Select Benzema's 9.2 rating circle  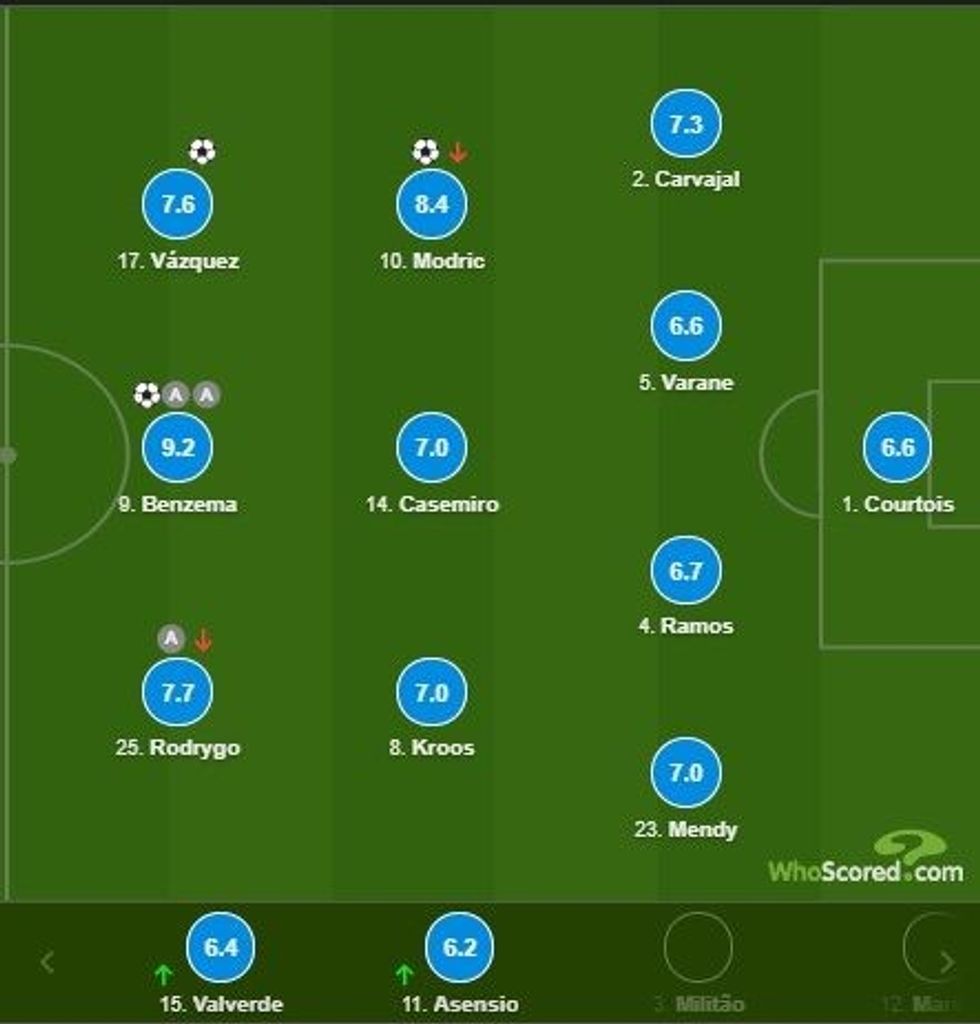point(177,448)
